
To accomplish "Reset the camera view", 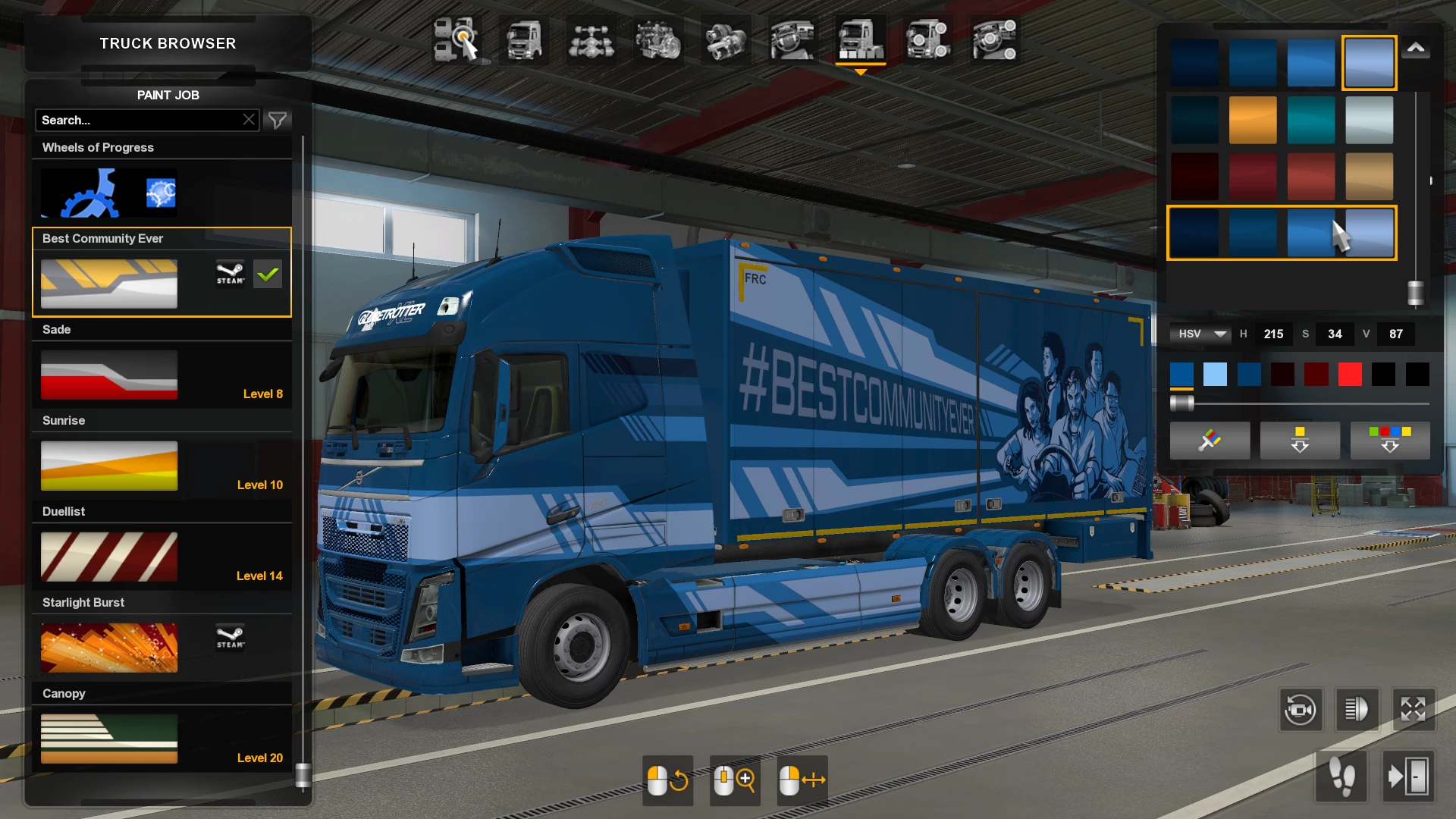I will (1301, 710).
